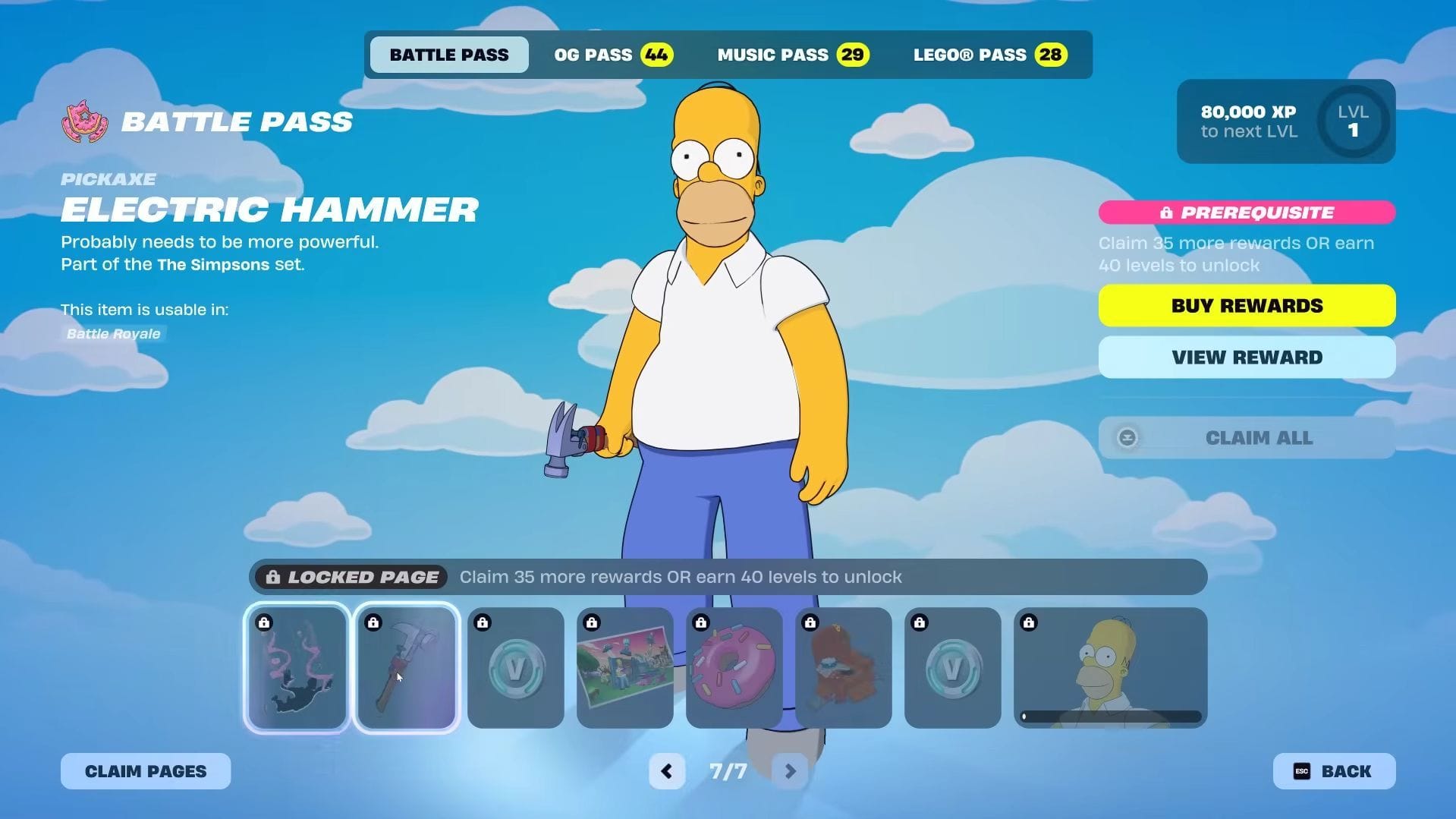
Task: Click the Claim All button
Action: pos(1258,438)
